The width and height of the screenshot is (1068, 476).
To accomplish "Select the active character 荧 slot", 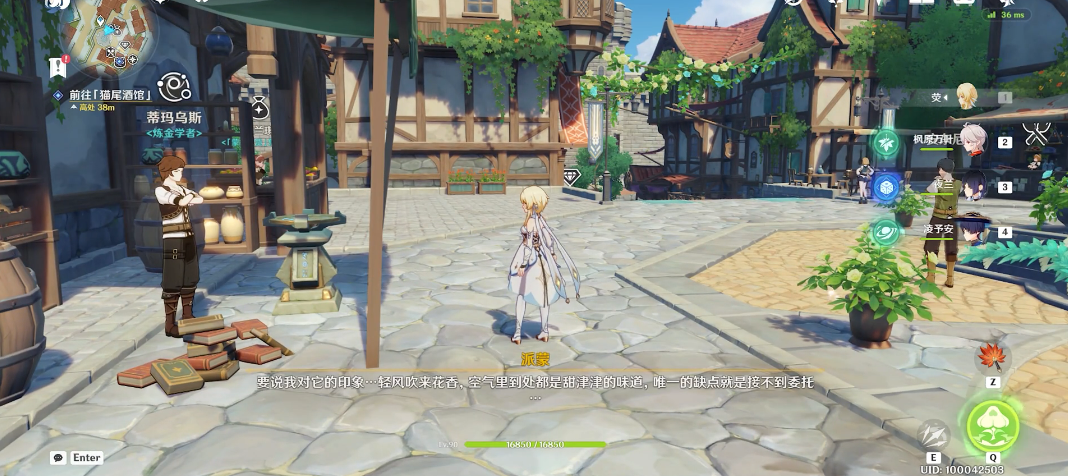I will [x=967, y=97].
